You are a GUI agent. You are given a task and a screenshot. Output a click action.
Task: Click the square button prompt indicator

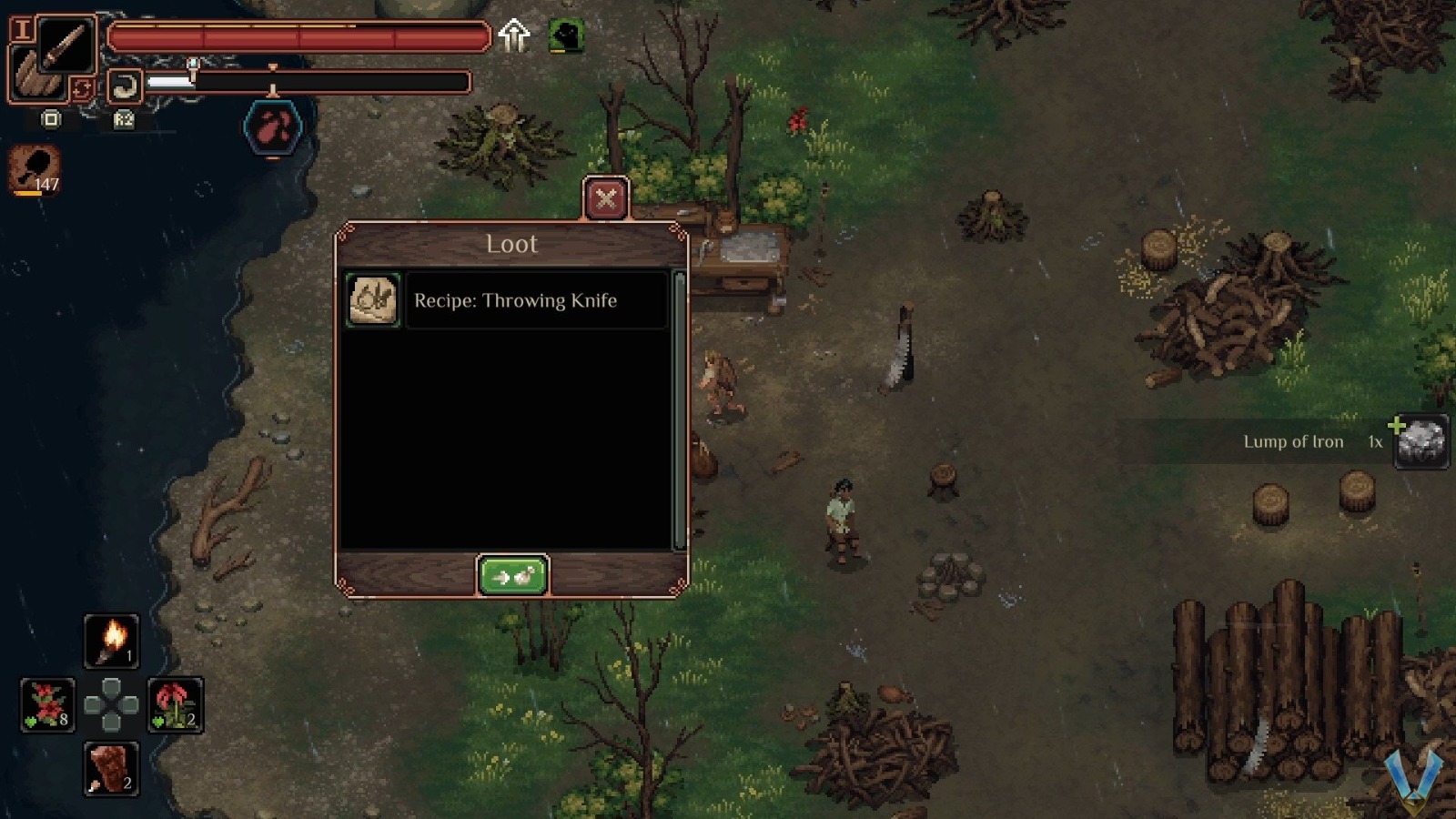tap(51, 119)
